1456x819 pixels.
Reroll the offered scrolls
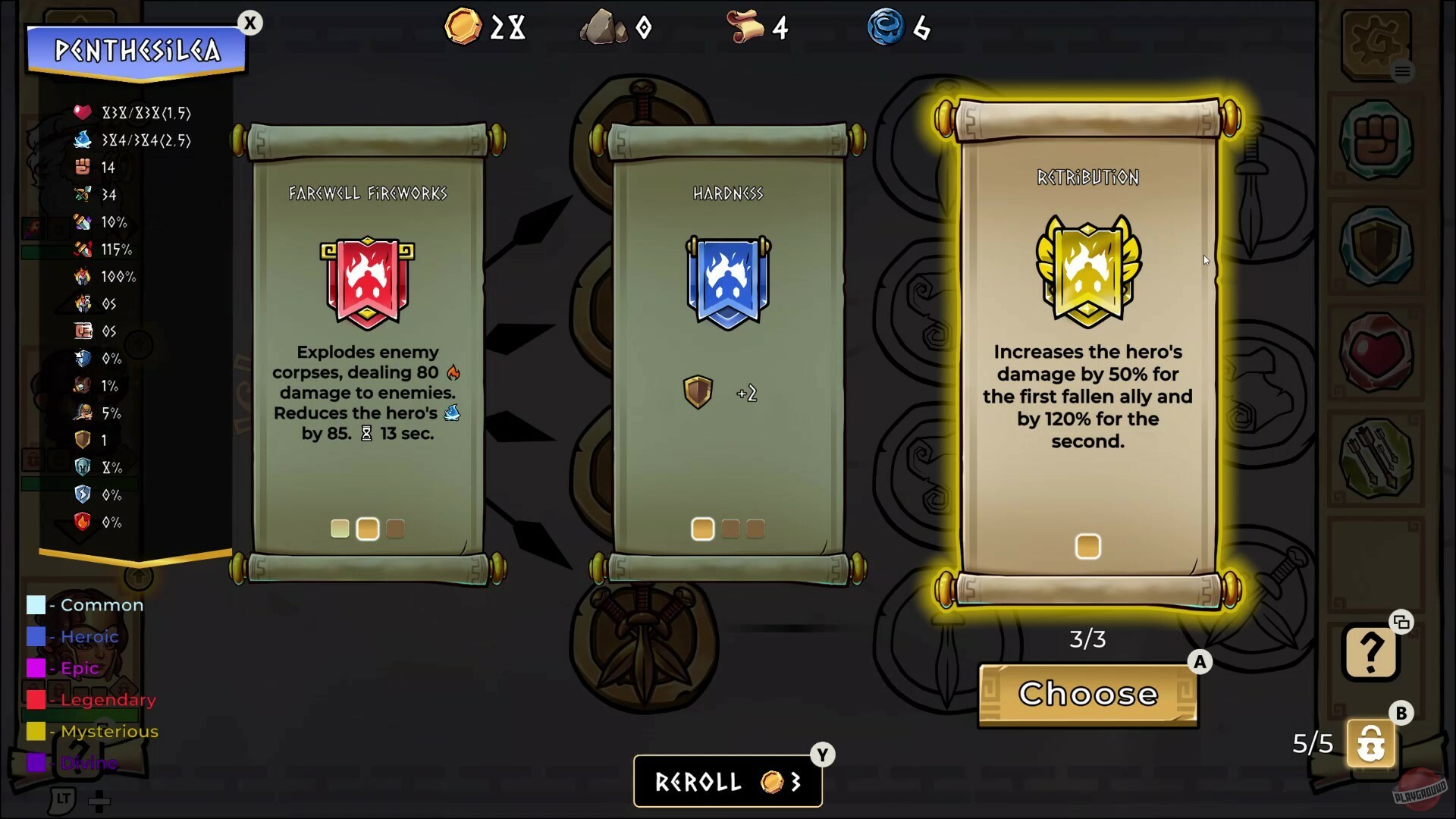click(726, 781)
